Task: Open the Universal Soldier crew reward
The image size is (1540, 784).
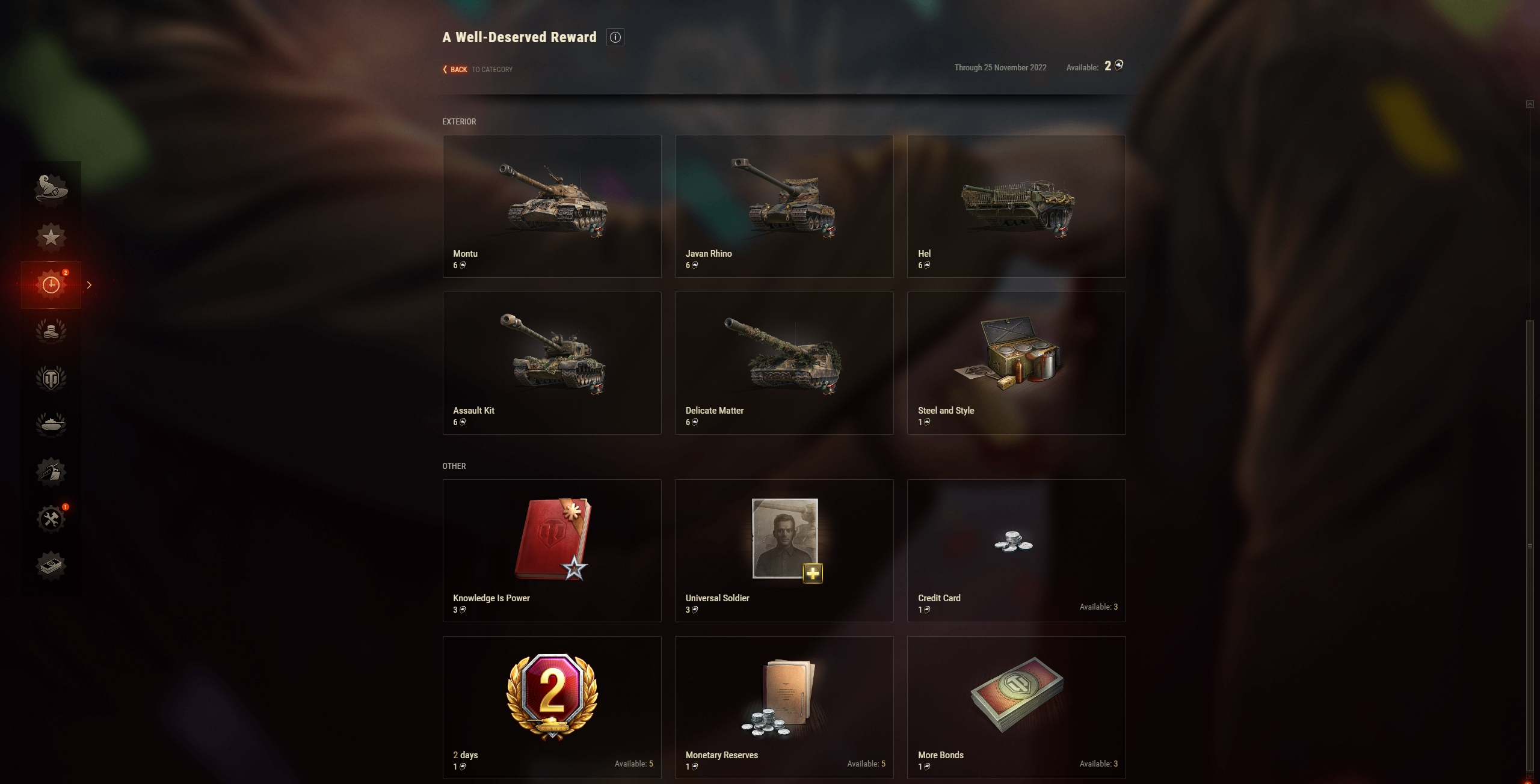Action: pos(784,550)
